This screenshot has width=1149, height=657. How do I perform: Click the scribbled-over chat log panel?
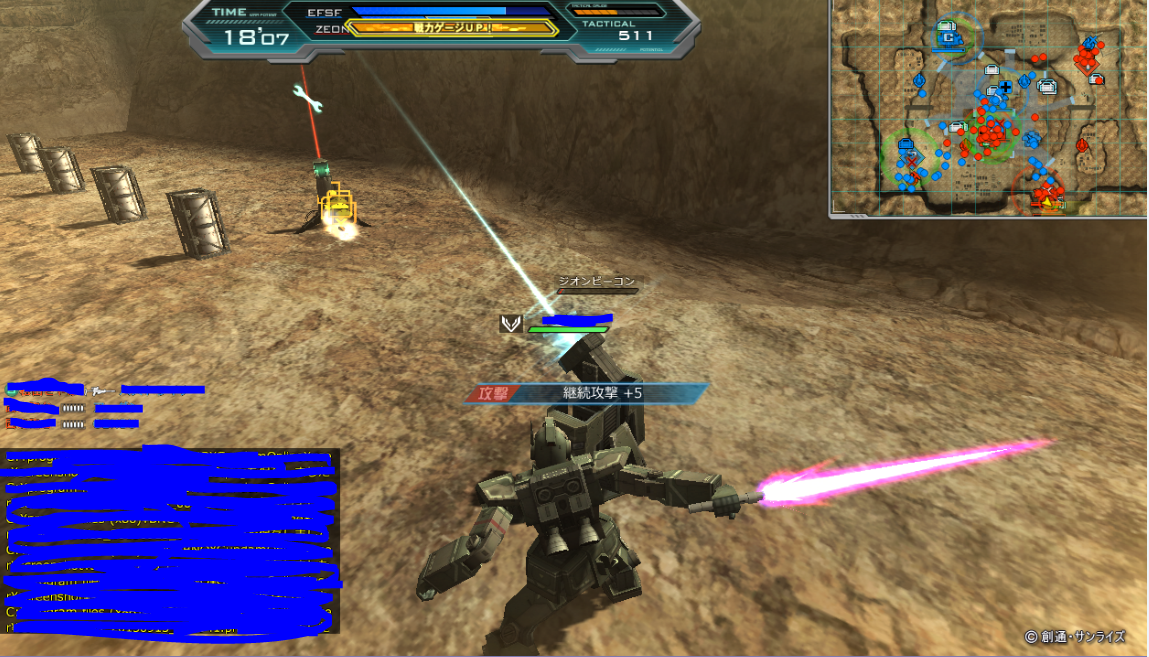point(170,540)
